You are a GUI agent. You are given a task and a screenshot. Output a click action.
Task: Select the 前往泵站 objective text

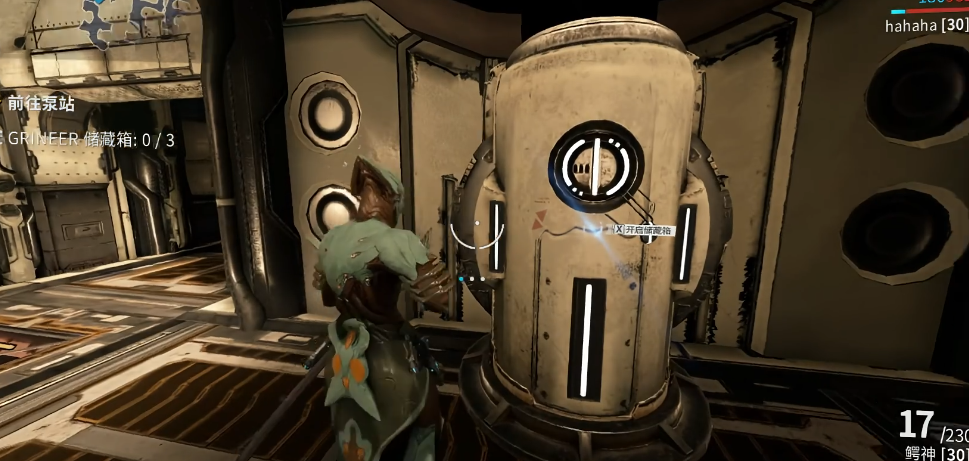tap(40, 103)
